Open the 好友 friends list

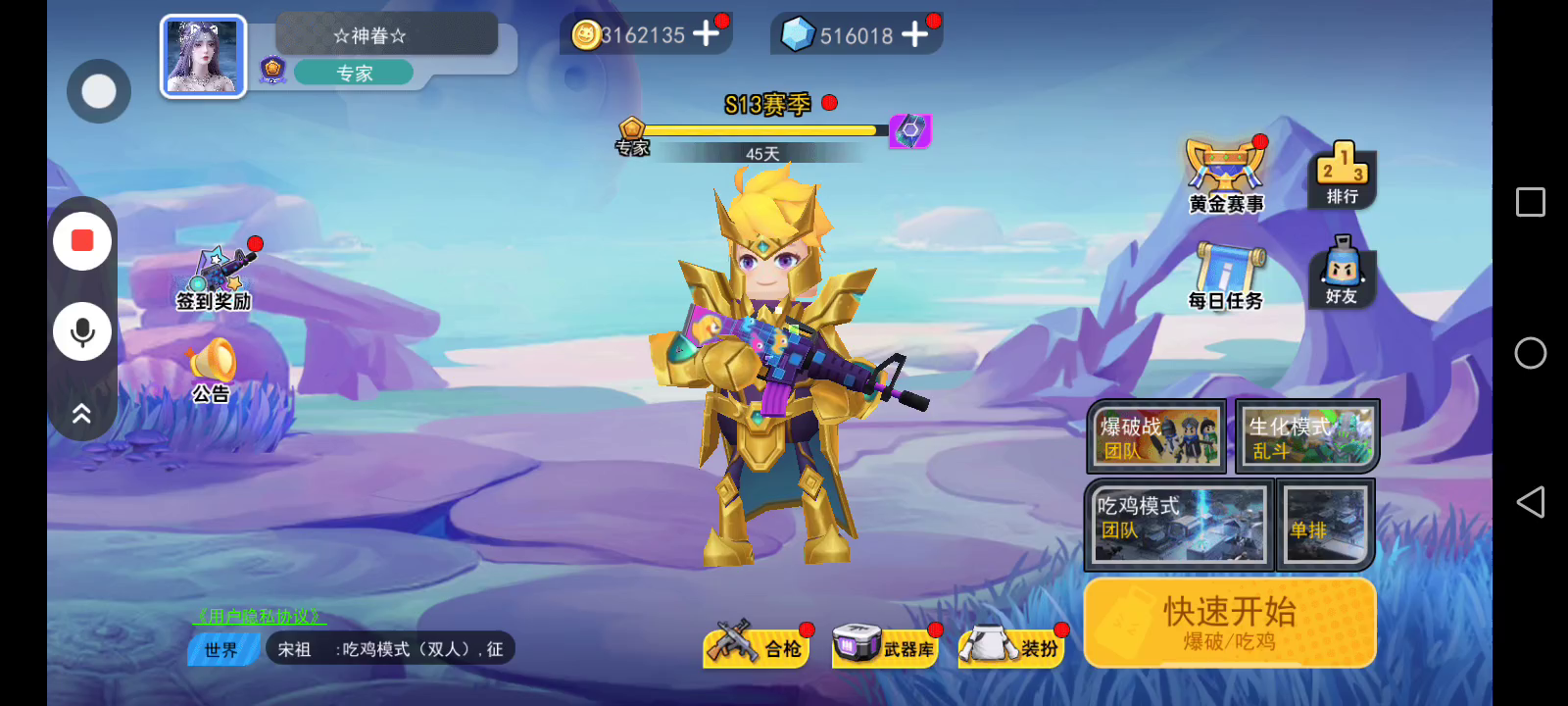pos(1342,273)
